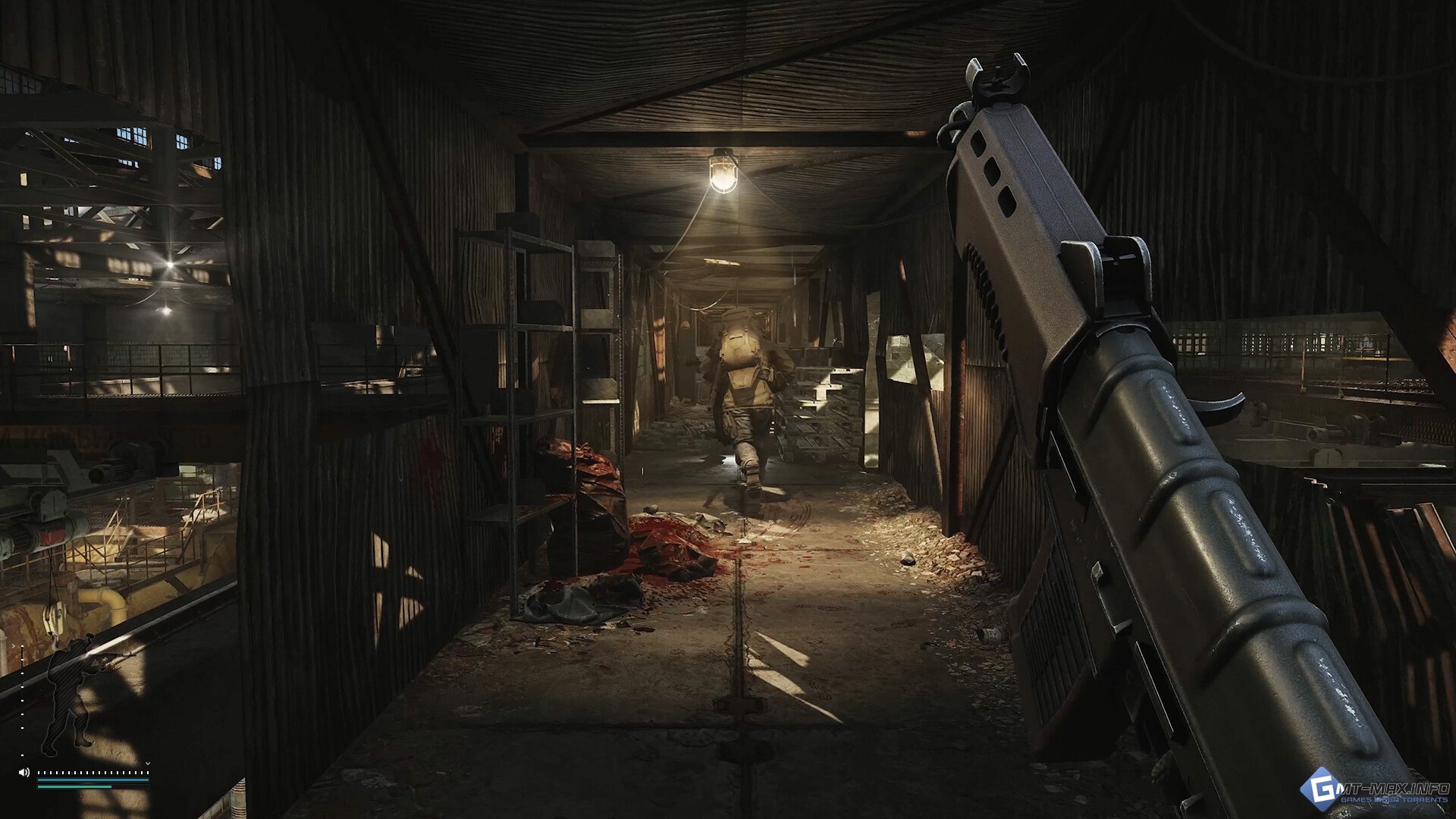Click the dotted movement speed slider

(93, 773)
